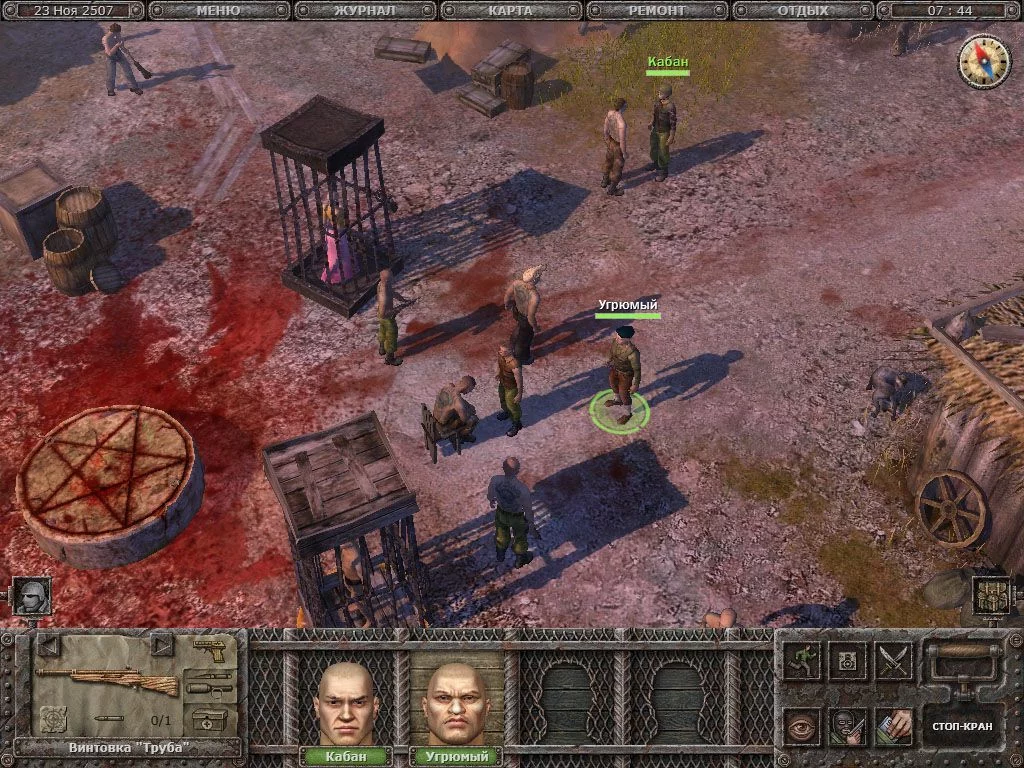Toggle the eye observation icon
Image resolution: width=1024 pixels, height=768 pixels.
click(801, 725)
